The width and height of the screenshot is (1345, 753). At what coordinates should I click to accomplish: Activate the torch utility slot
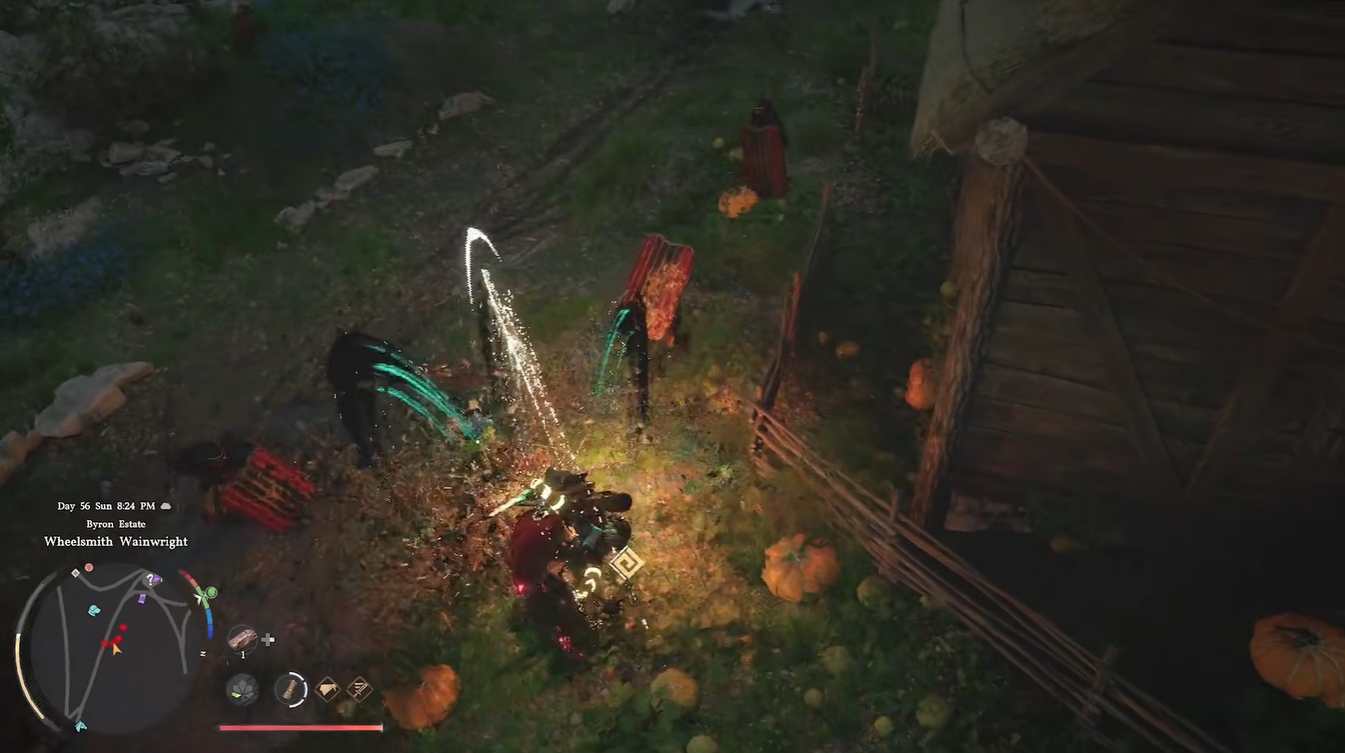(x=290, y=690)
